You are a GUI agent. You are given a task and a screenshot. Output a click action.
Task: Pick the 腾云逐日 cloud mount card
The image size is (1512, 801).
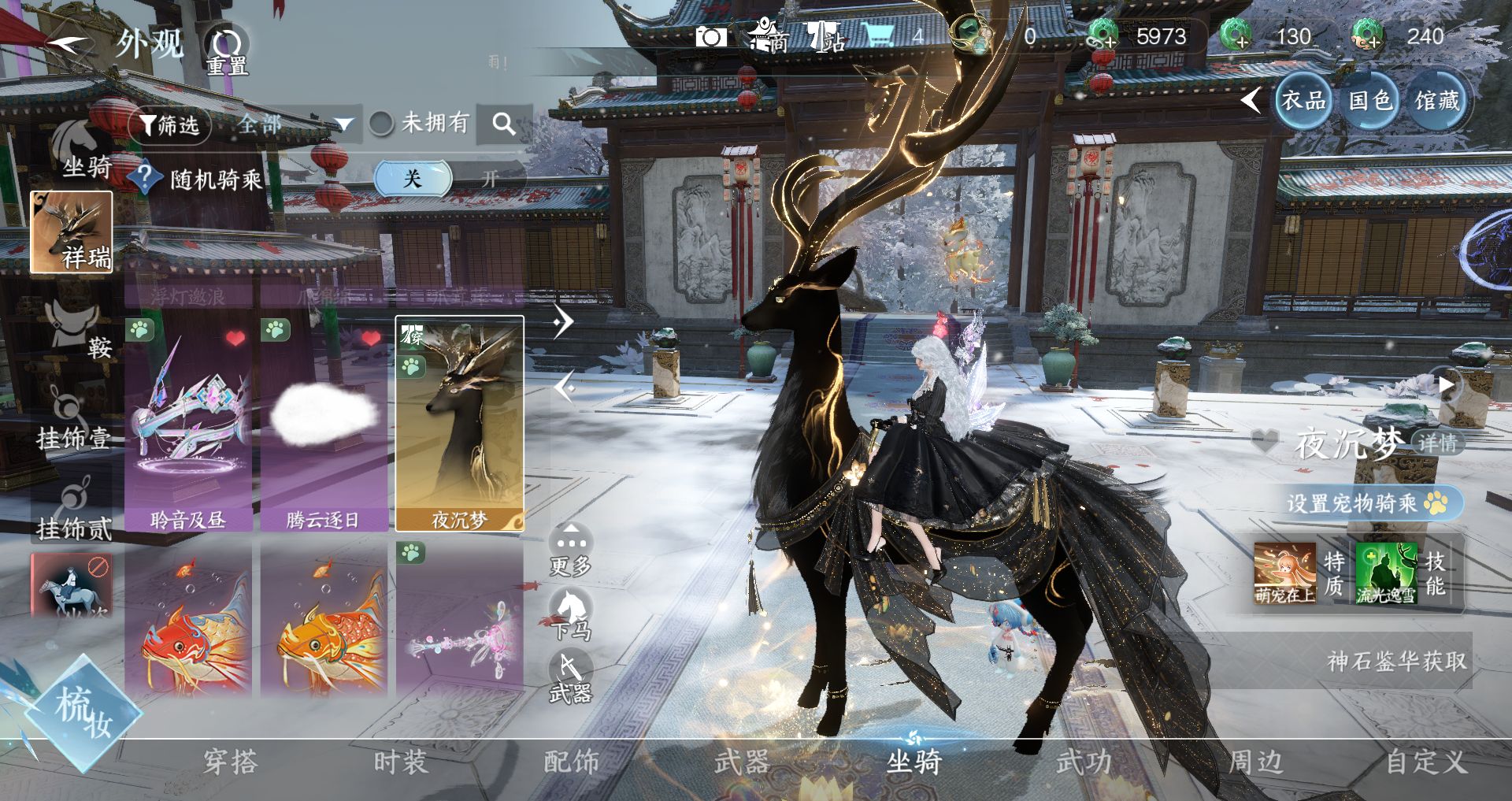(x=324, y=425)
